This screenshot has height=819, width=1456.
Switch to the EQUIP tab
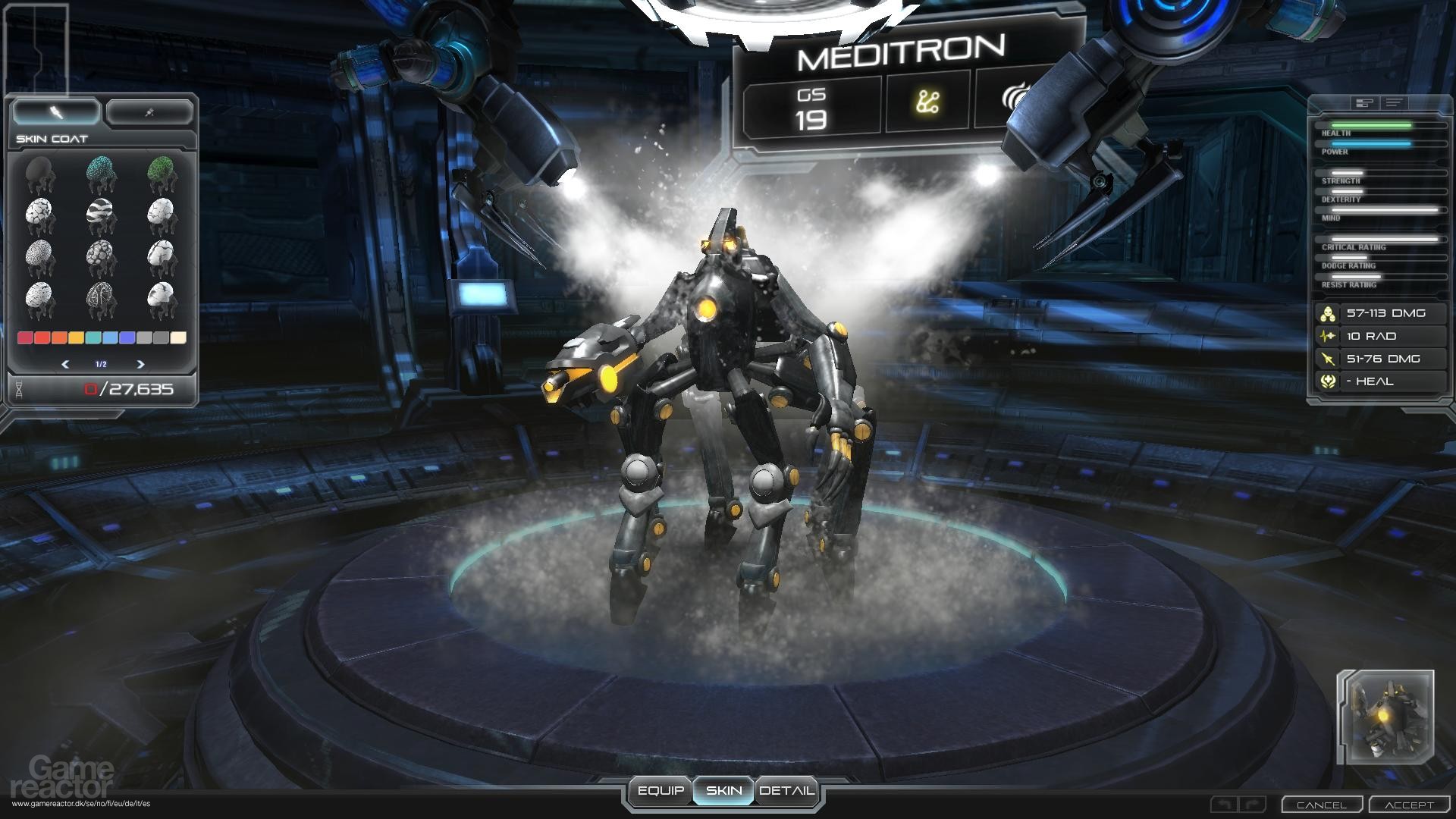(x=663, y=790)
